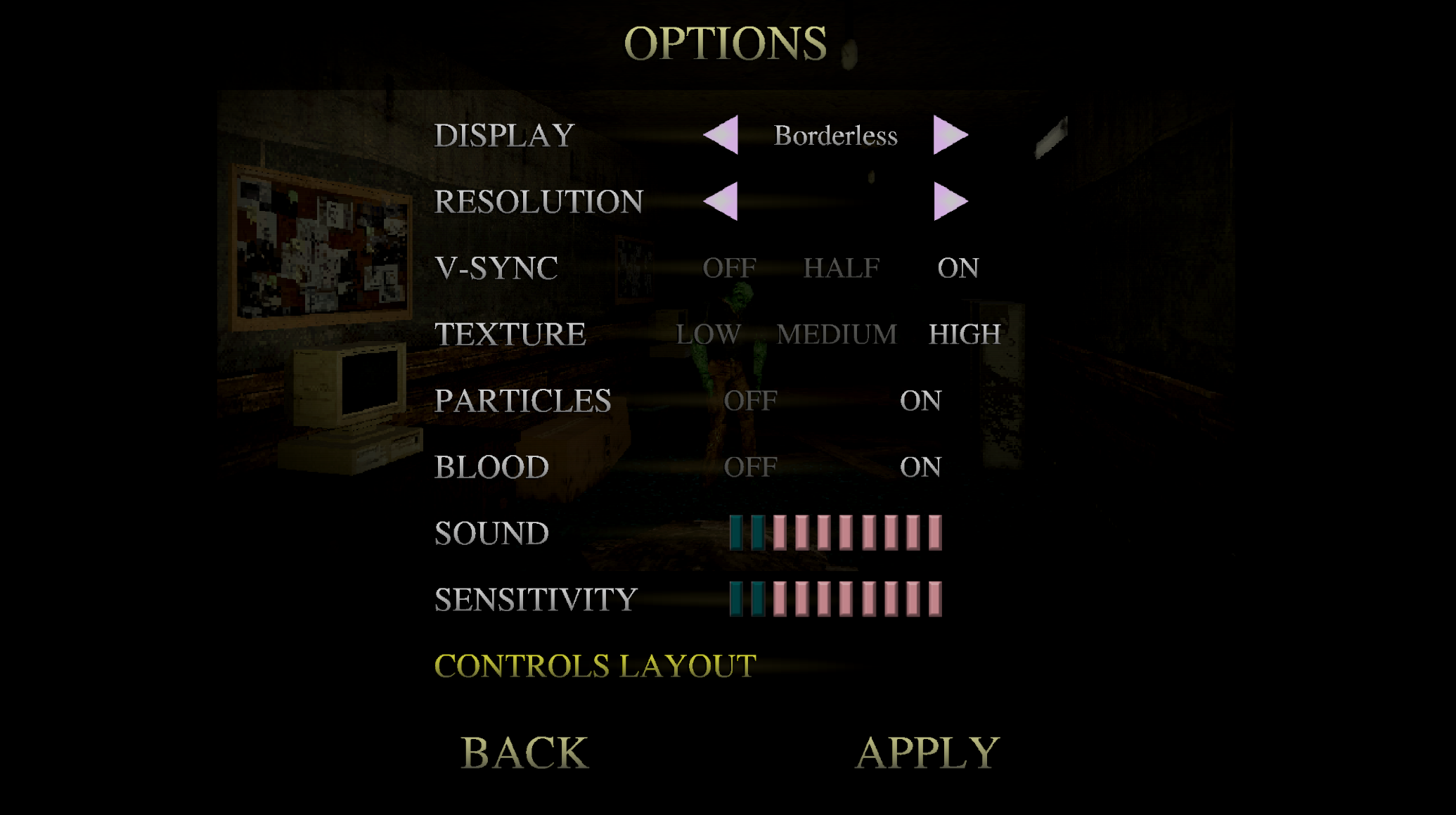Screen dimensions: 1456x815
Task: Set TEXTURE quality to MEDIUM
Action: click(835, 334)
